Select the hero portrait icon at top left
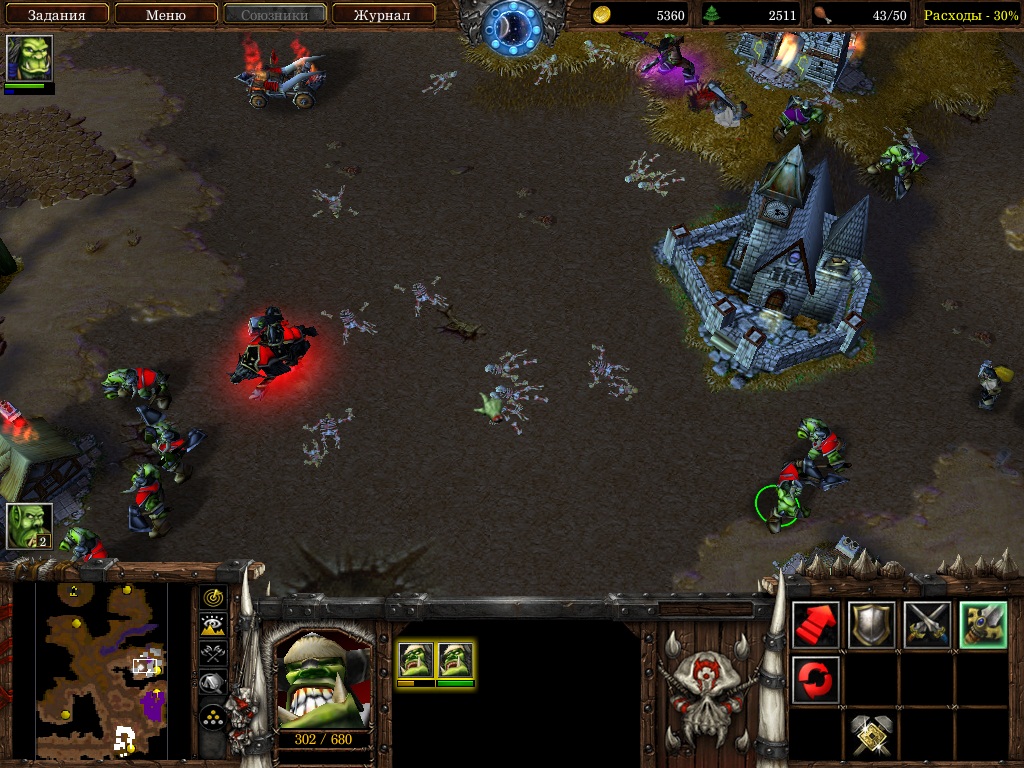The image size is (1024, 768). pyautogui.click(x=29, y=59)
